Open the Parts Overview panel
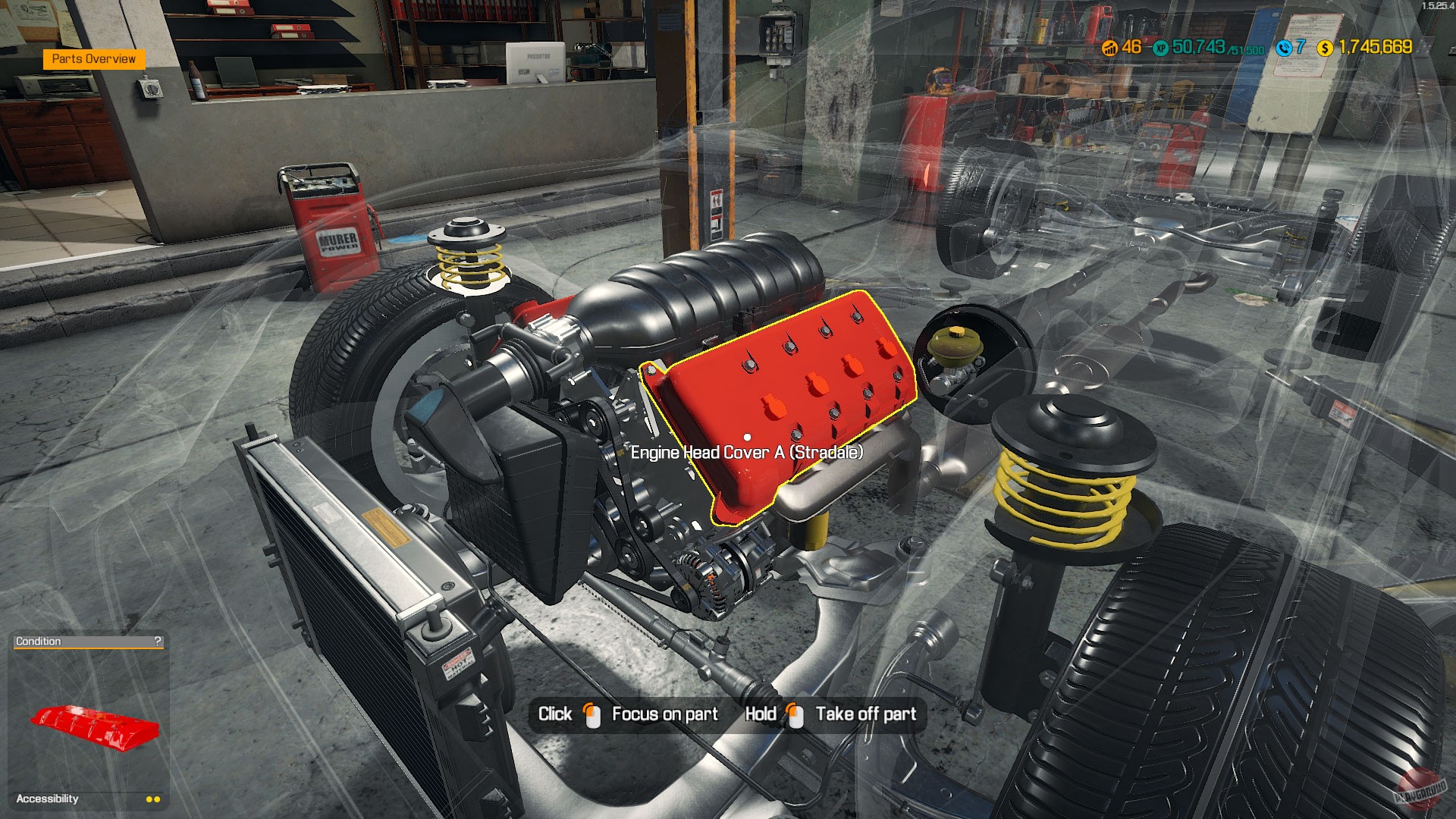 [96, 58]
